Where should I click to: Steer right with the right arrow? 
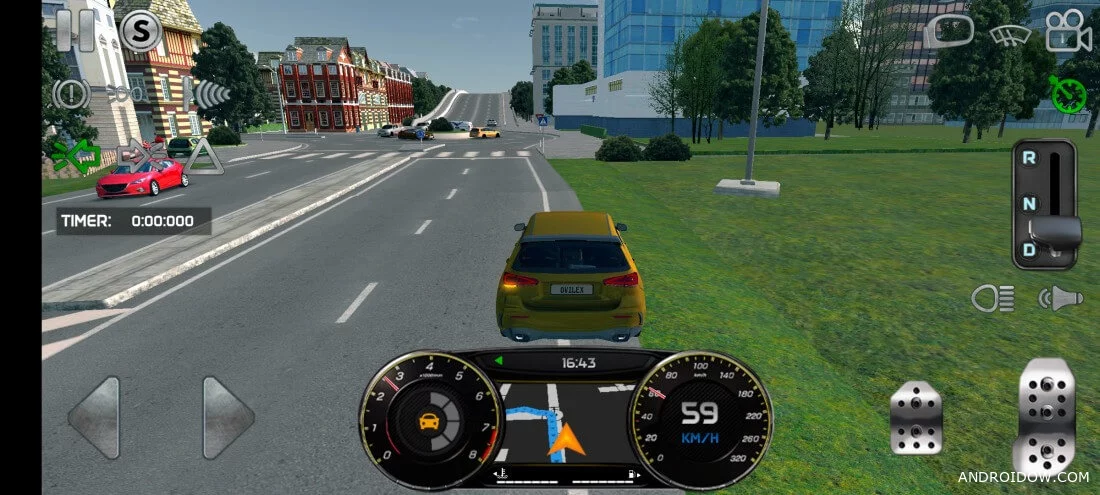[x=228, y=417]
